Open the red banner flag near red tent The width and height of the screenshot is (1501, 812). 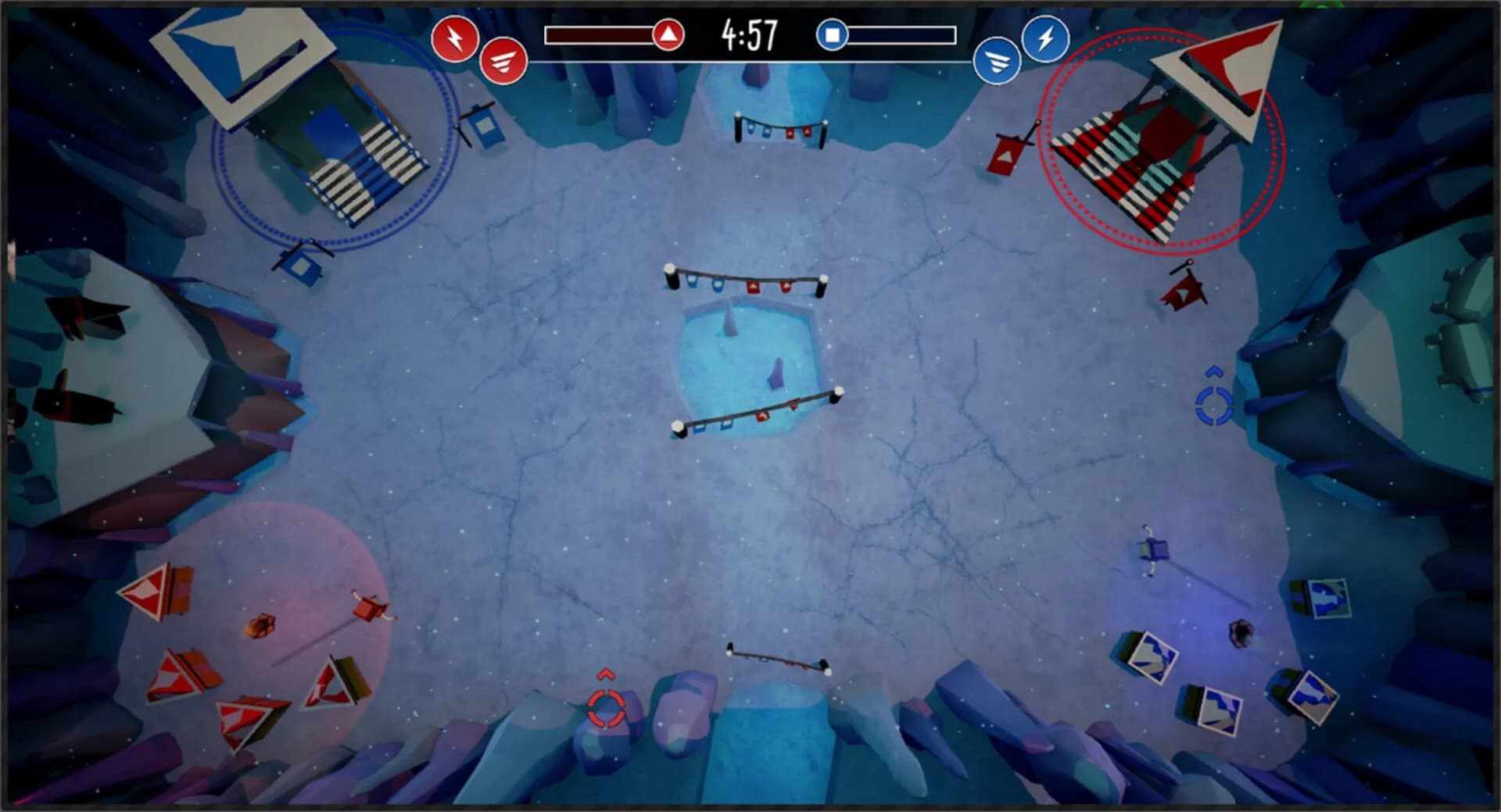pos(1007,152)
